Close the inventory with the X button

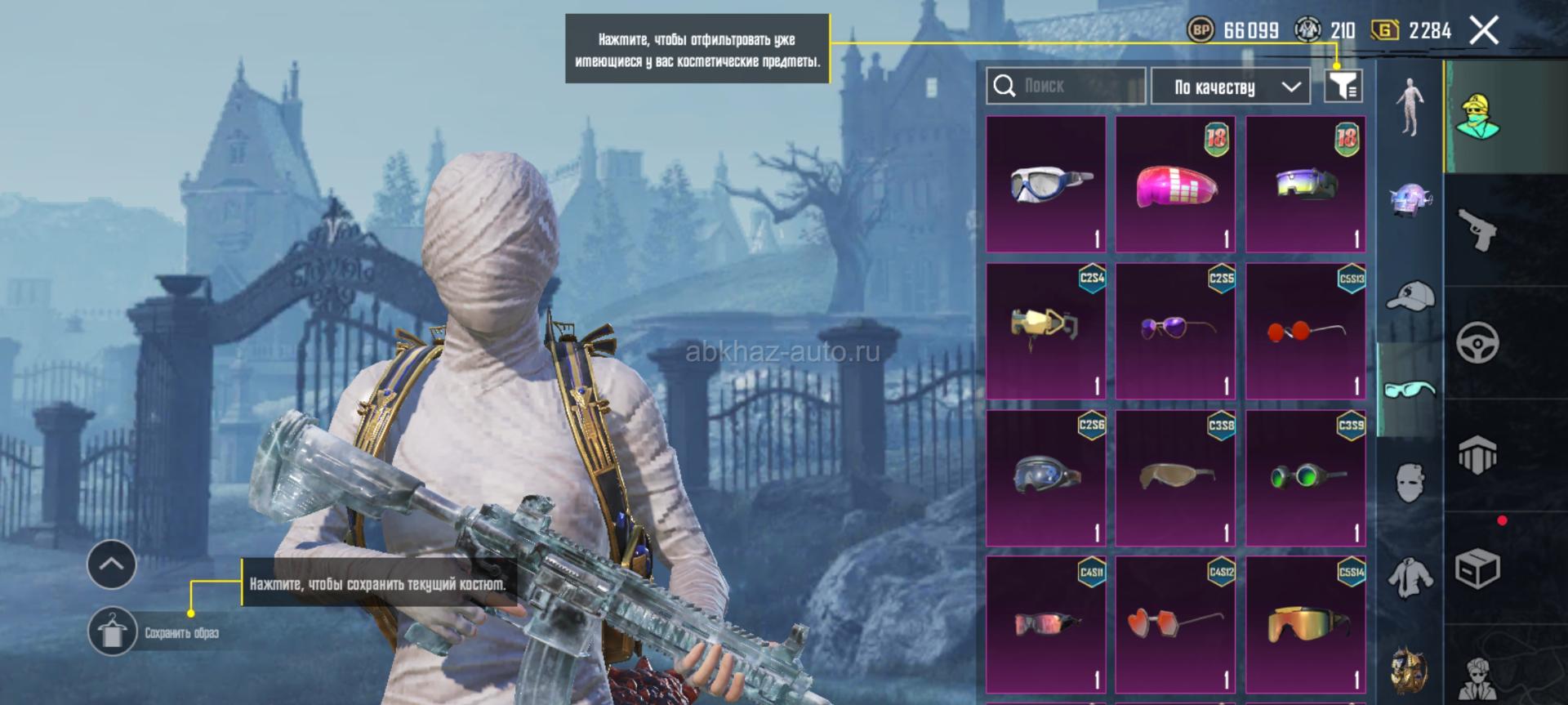pos(1484,31)
